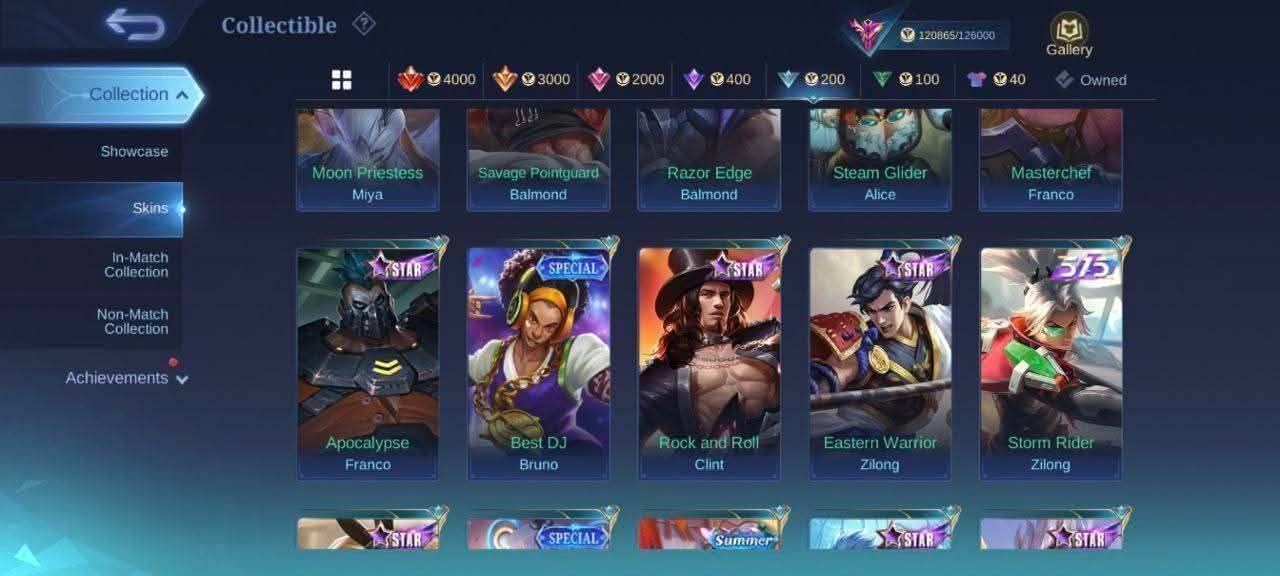The width and height of the screenshot is (1280, 576).
Task: Open In-Match Collection
Action: [x=136, y=265]
